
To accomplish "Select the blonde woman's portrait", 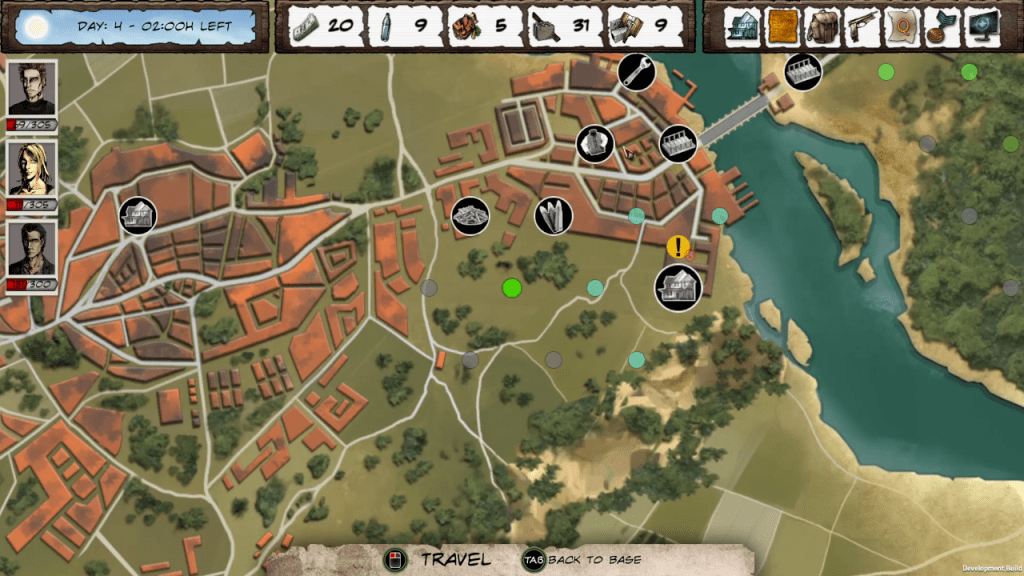I will pyautogui.click(x=32, y=168).
